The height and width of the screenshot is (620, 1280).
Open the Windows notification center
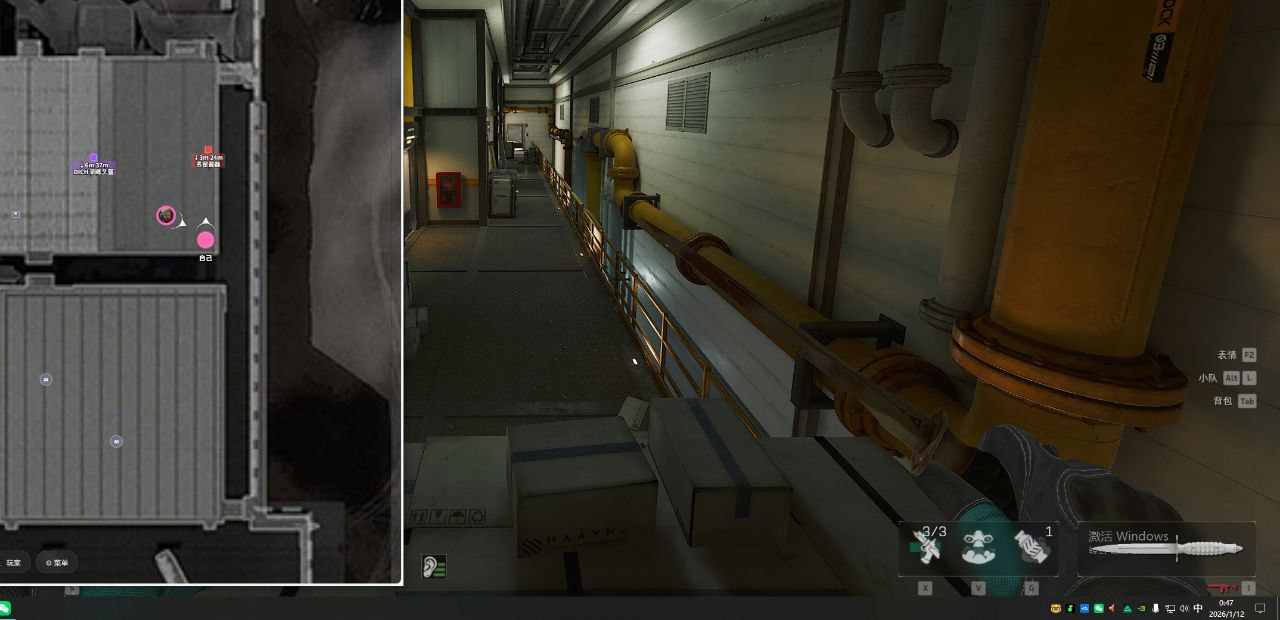tap(1260, 608)
